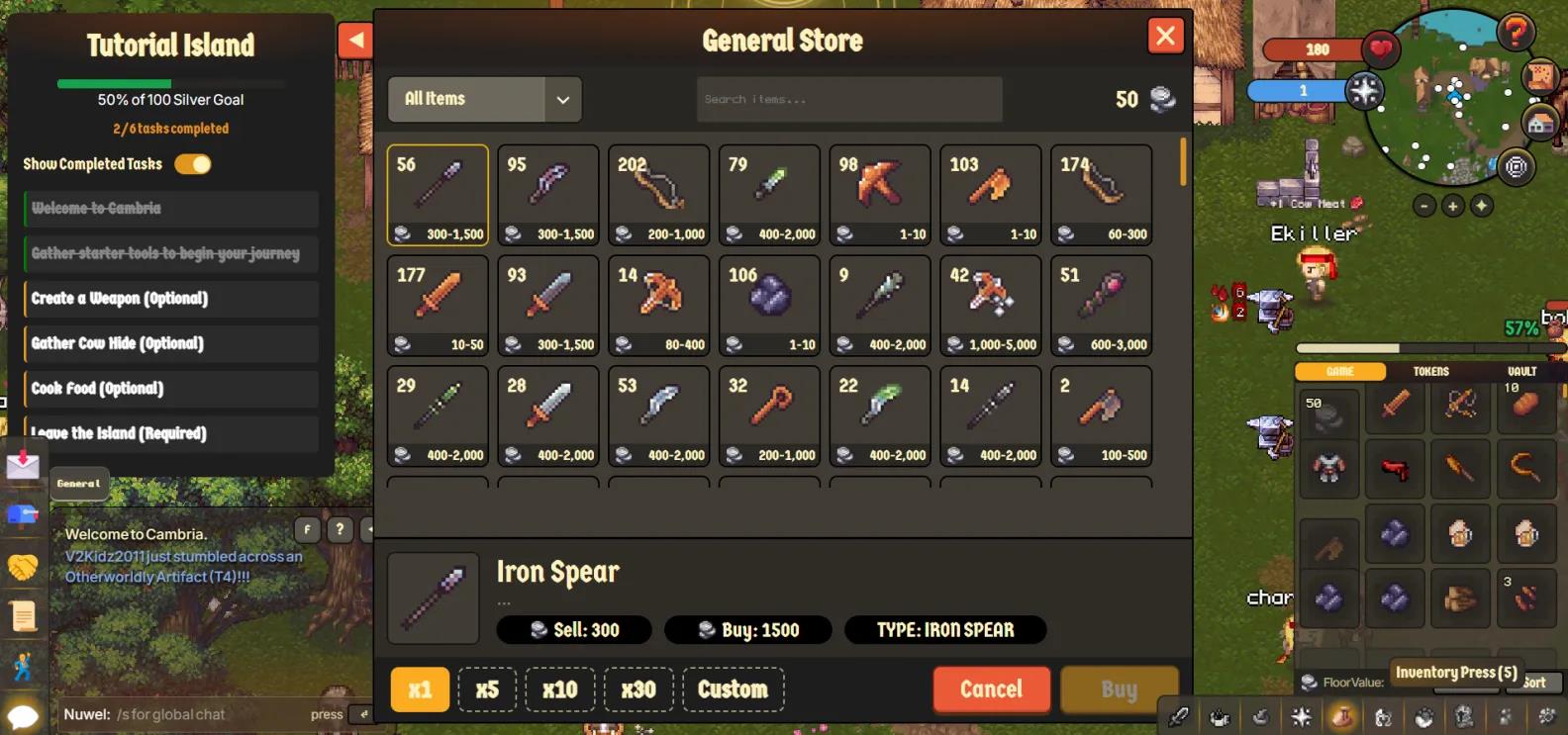Choose the Custom quantity option
Image resolution: width=1568 pixels, height=735 pixels.
pyautogui.click(x=733, y=689)
